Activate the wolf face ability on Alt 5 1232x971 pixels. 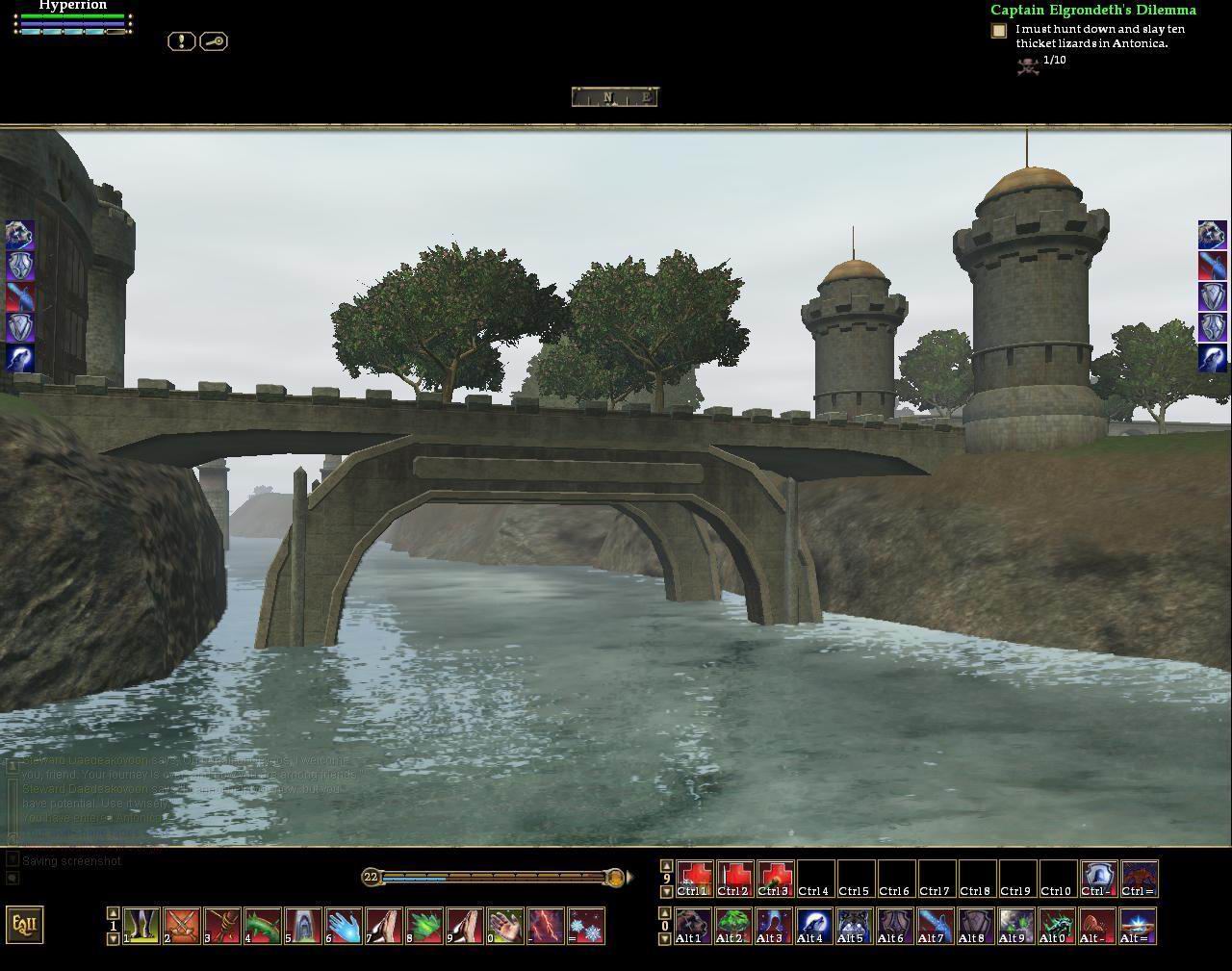pos(854,926)
